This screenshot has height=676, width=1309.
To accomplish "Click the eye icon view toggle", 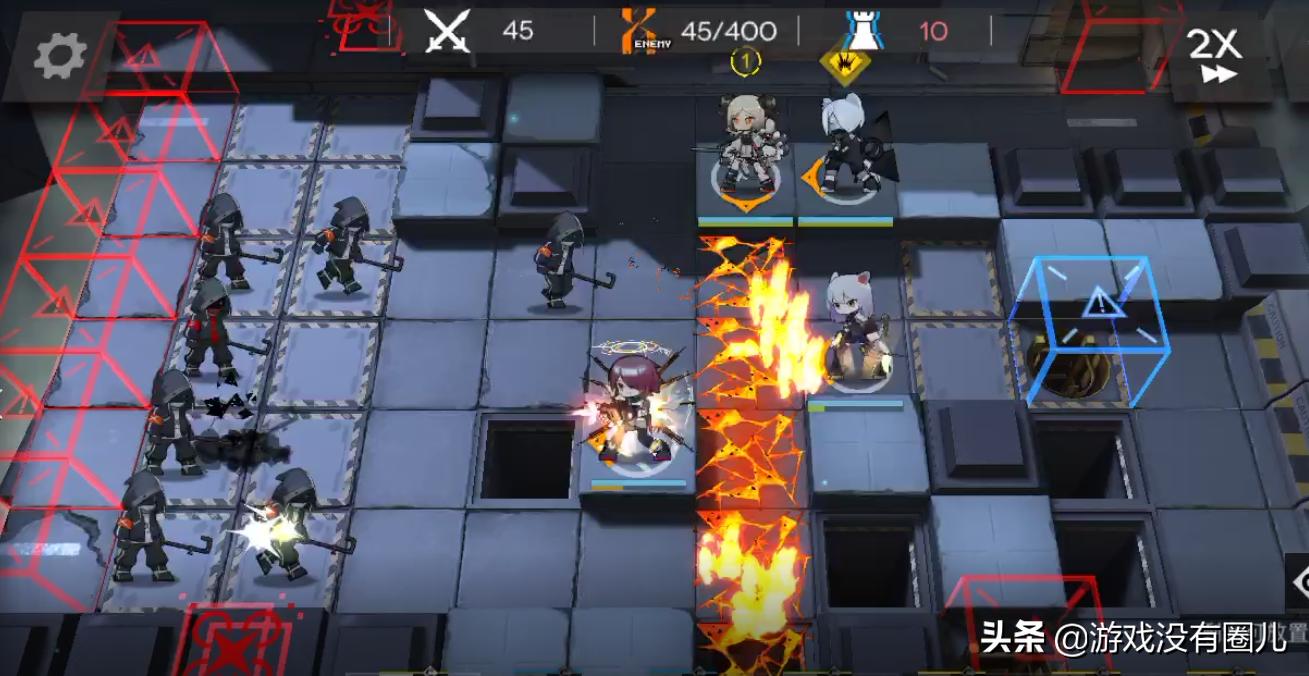I will pos(1298,584).
